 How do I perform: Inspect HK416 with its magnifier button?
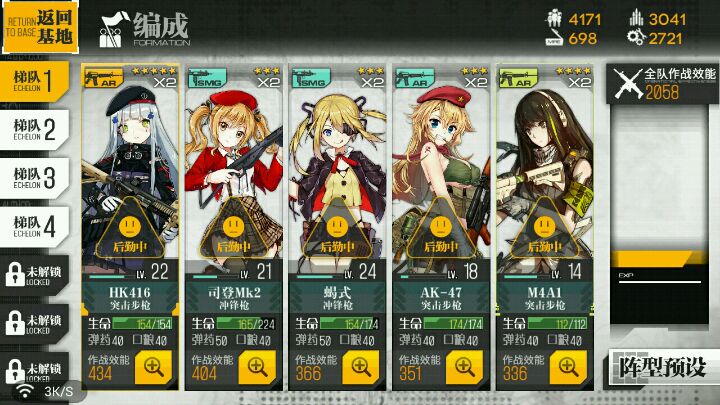[154, 366]
